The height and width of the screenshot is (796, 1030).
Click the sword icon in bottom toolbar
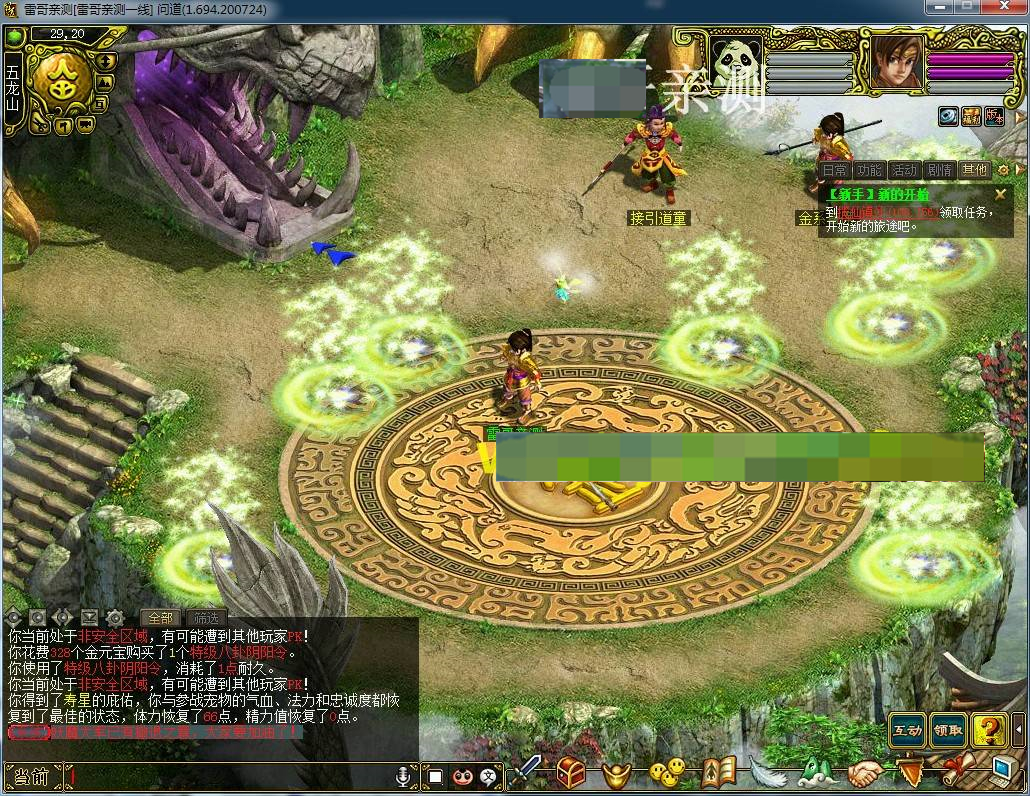[526, 772]
